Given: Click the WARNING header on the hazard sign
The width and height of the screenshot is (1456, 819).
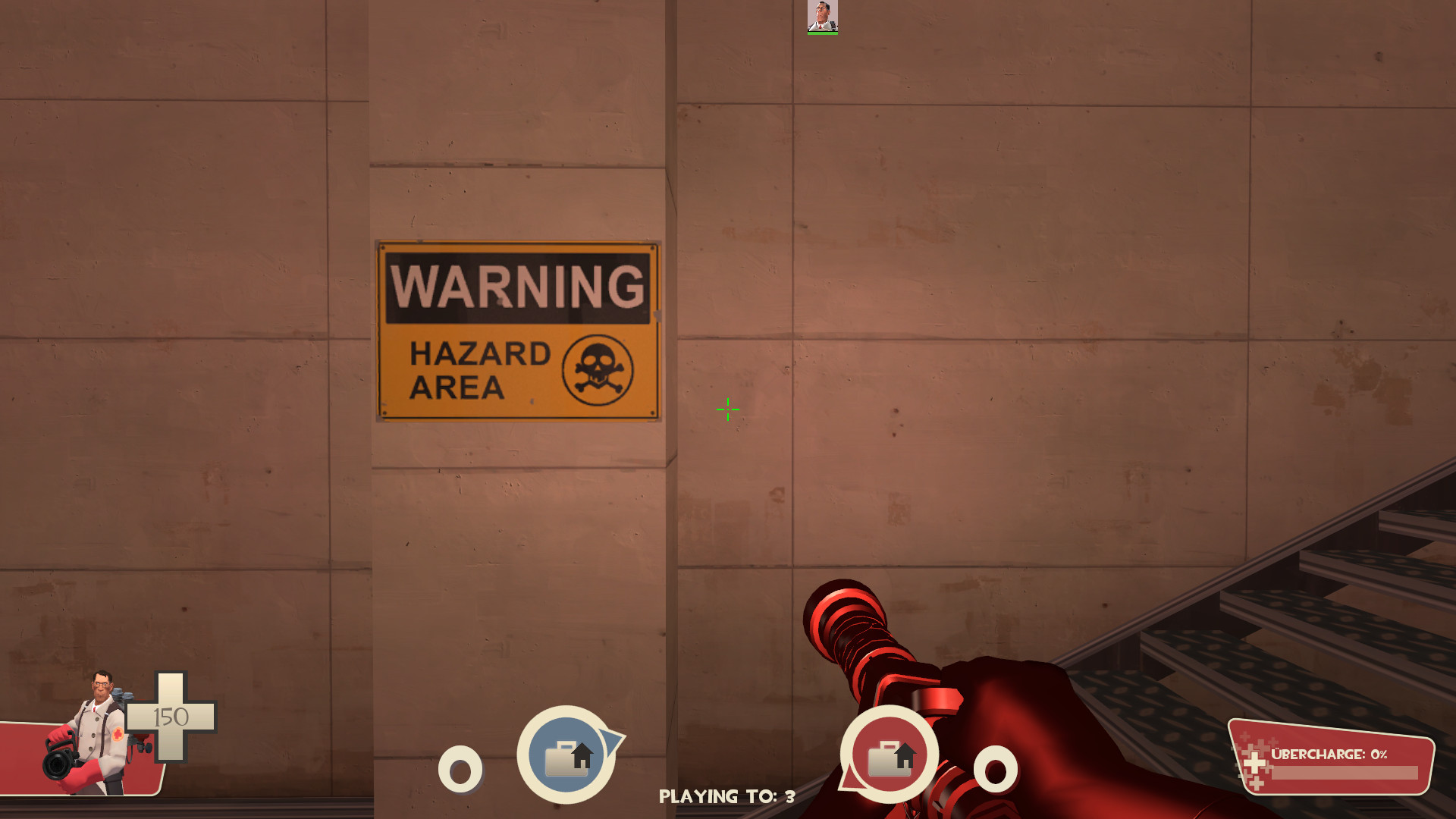Looking at the screenshot, I should tap(518, 287).
